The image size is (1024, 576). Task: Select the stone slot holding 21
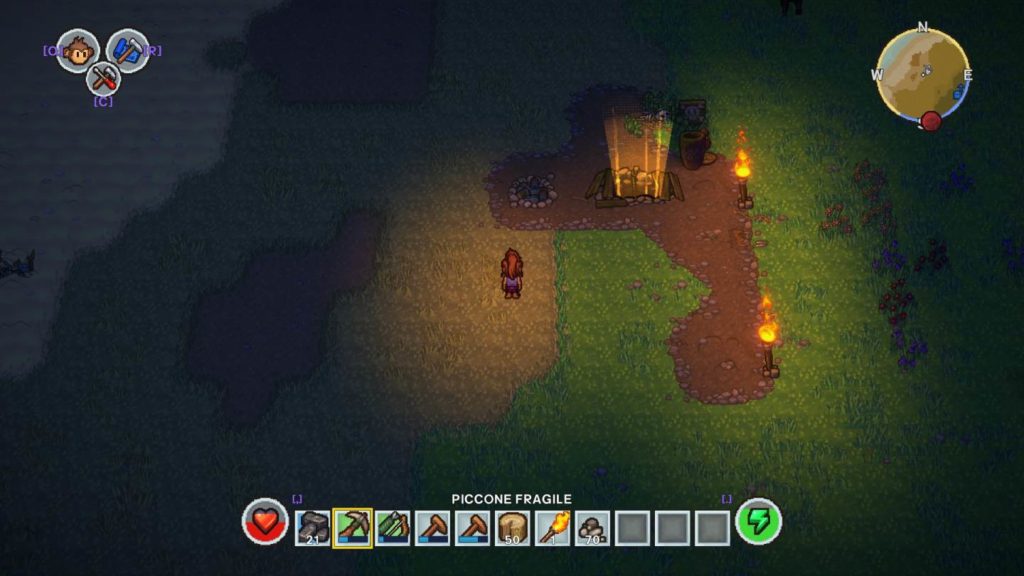coord(313,527)
